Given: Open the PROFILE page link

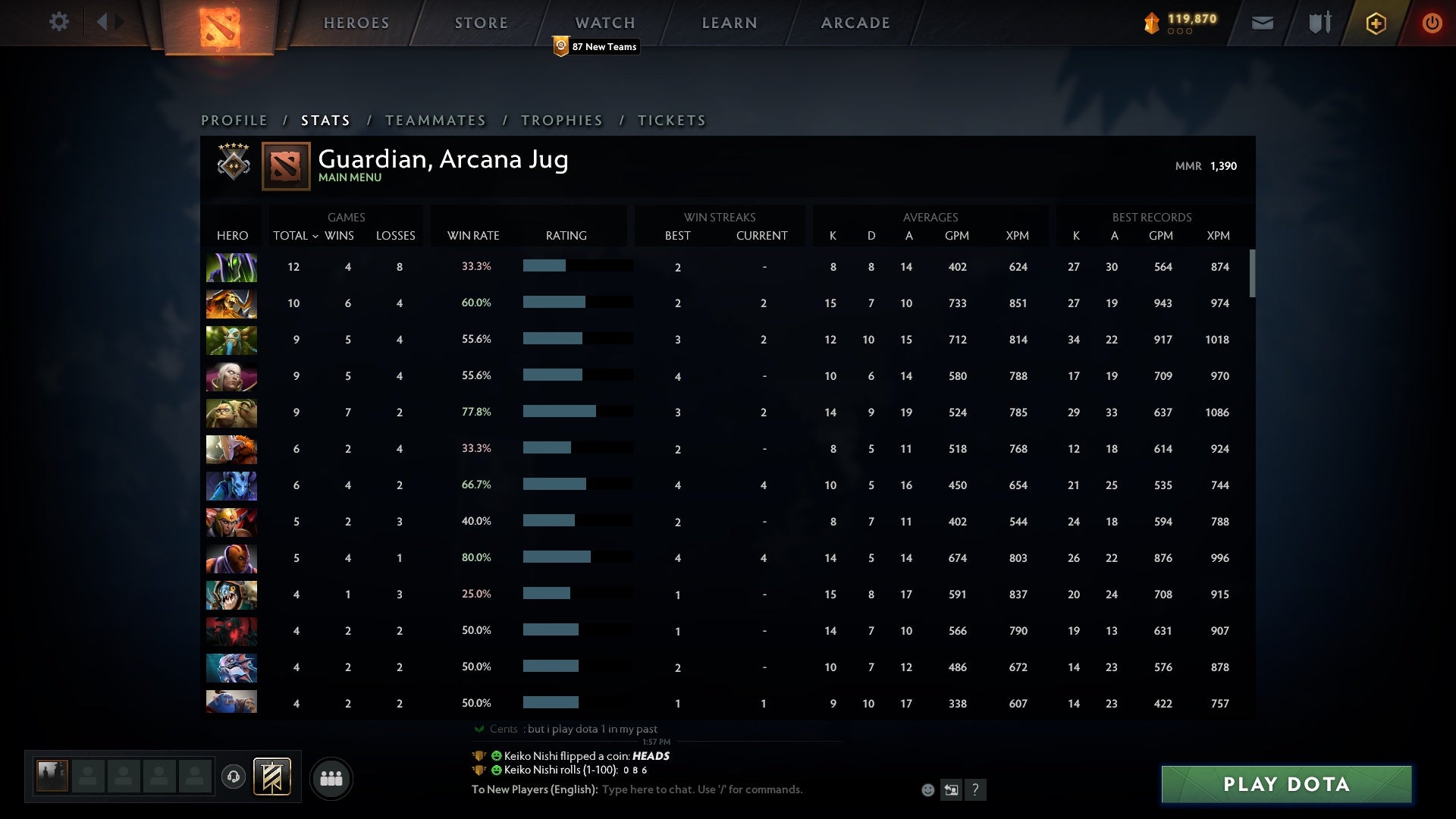Looking at the screenshot, I should pos(234,120).
